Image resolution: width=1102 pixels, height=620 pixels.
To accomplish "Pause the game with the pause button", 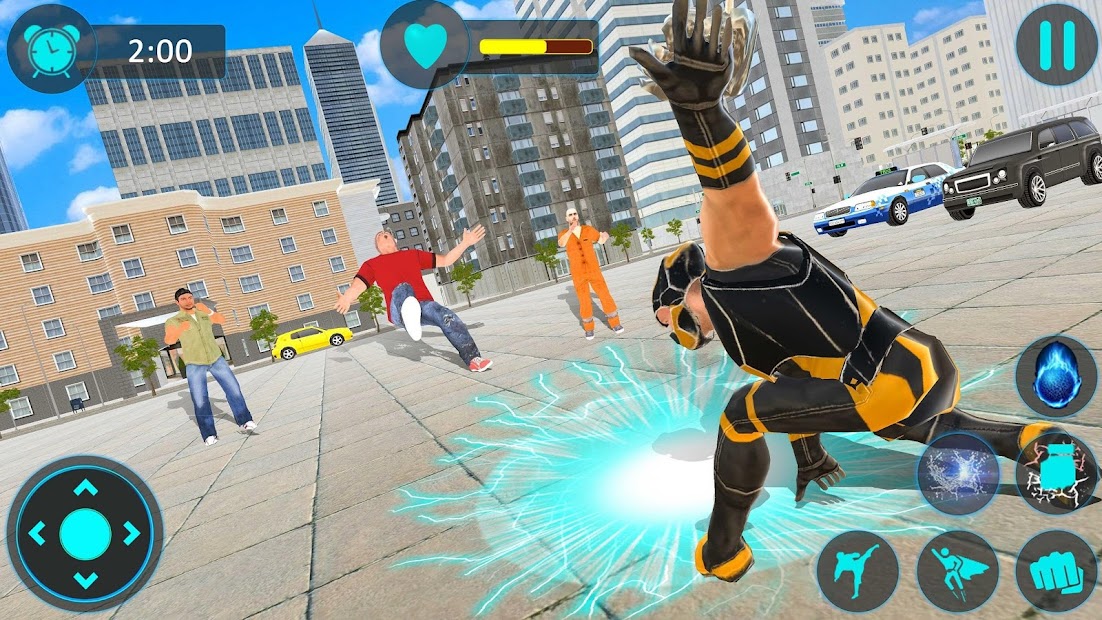I will click(1055, 43).
